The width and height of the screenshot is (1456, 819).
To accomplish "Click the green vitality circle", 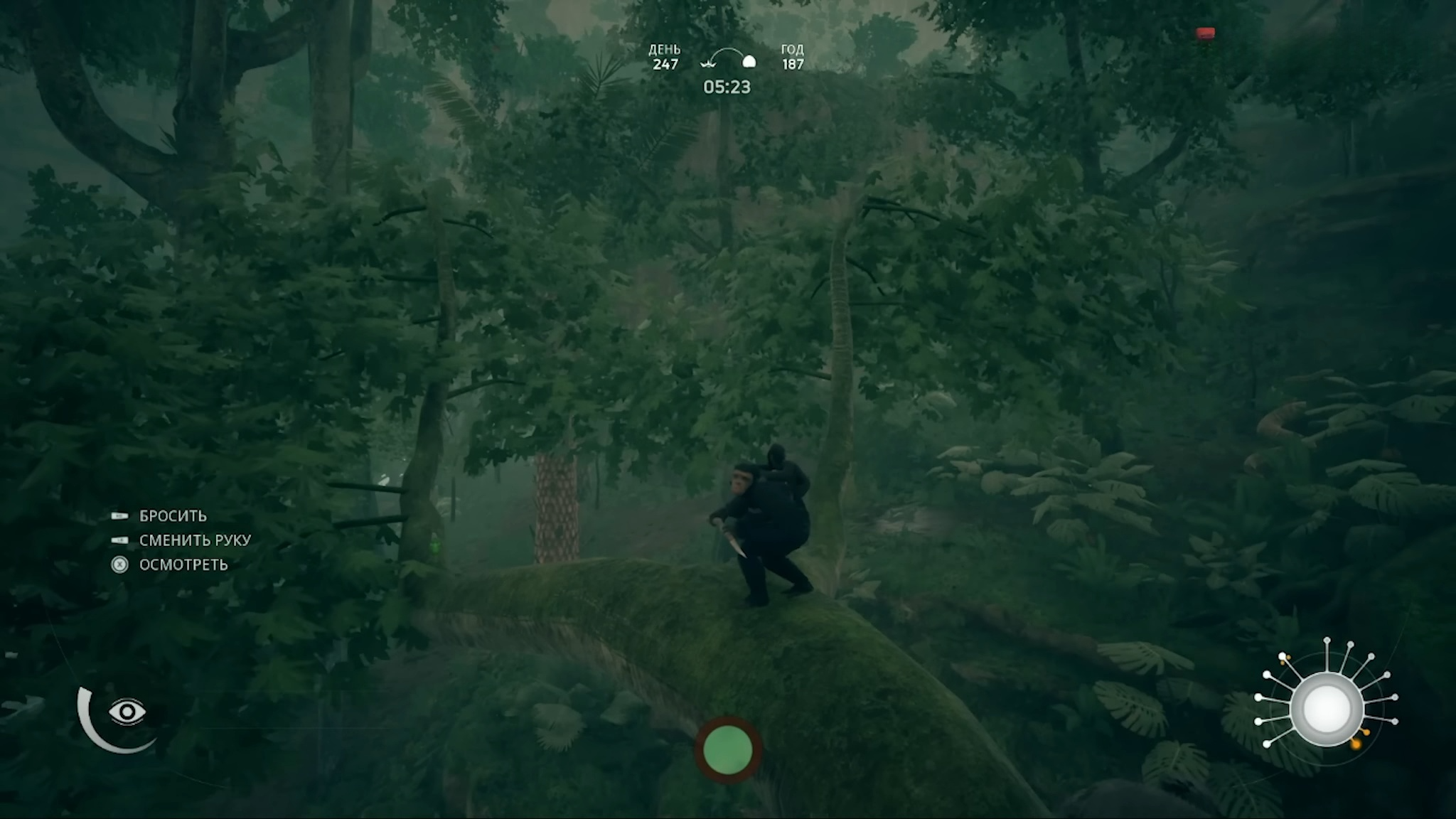I will tap(727, 749).
